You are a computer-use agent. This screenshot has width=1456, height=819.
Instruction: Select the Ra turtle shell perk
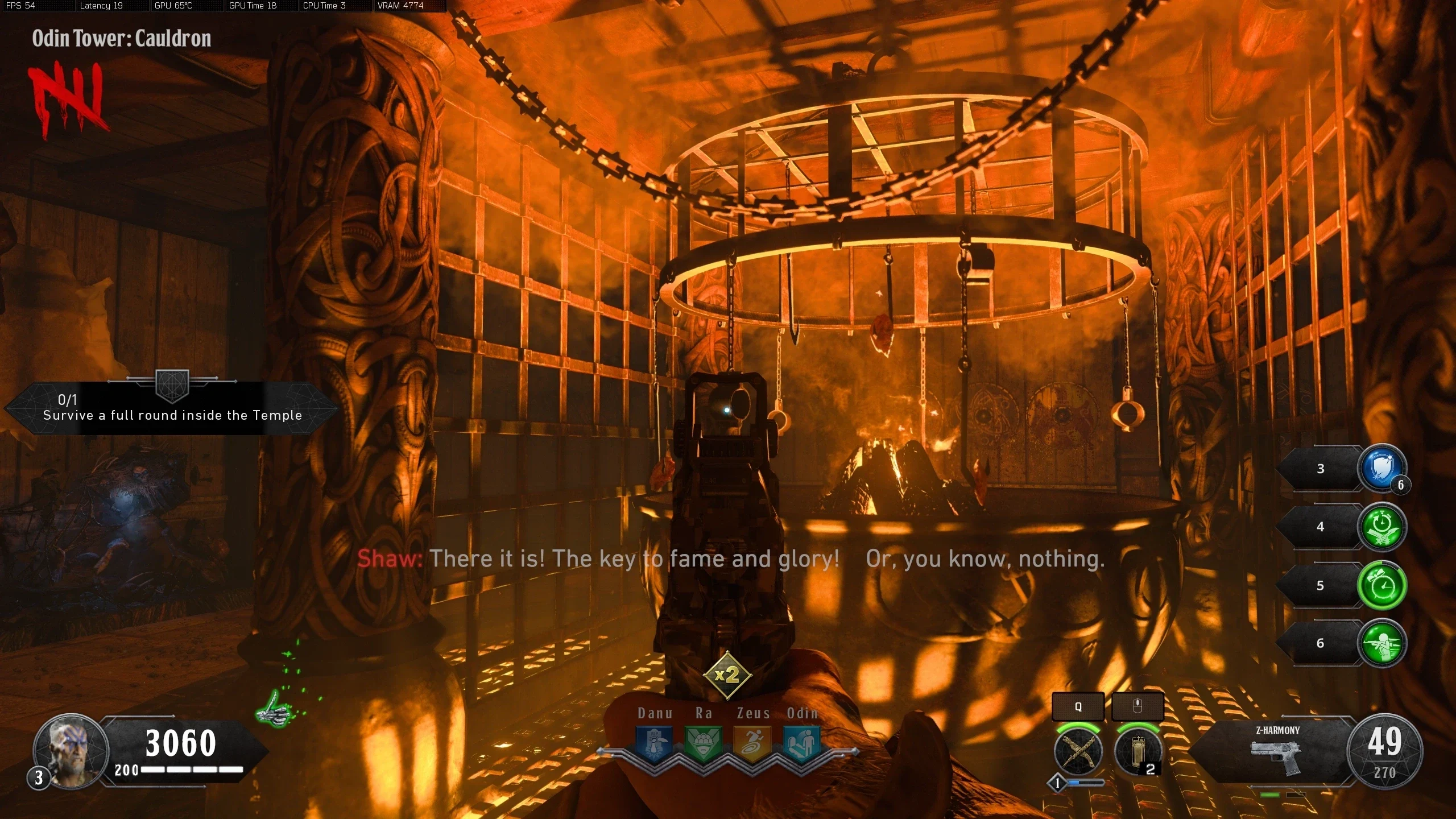(x=704, y=742)
